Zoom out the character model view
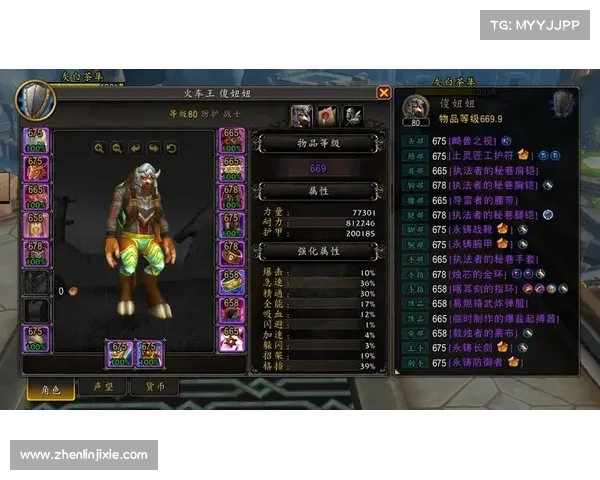The height and width of the screenshot is (480, 600). (x=118, y=148)
